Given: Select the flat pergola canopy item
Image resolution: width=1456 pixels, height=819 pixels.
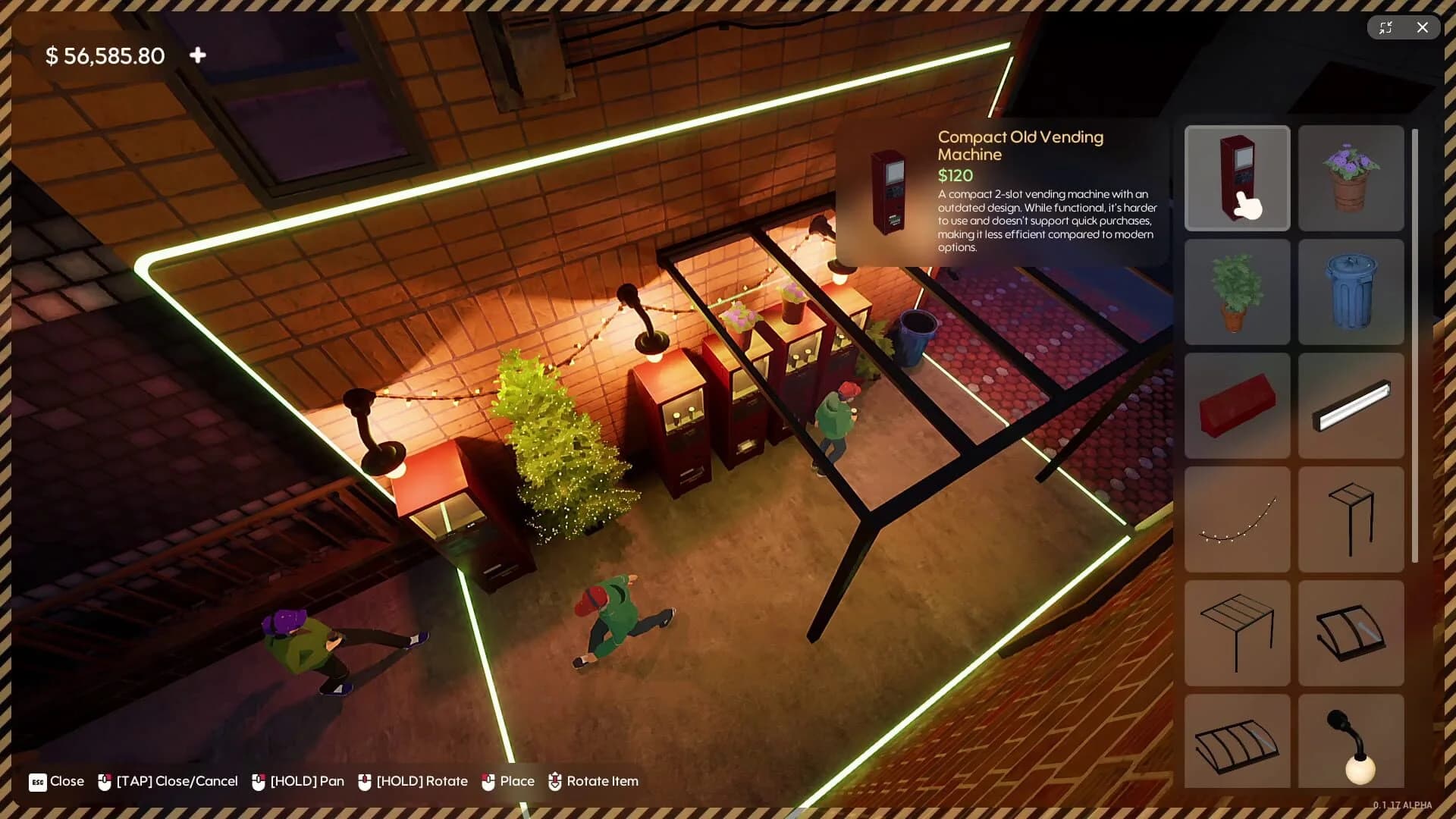Looking at the screenshot, I should pos(1236,633).
